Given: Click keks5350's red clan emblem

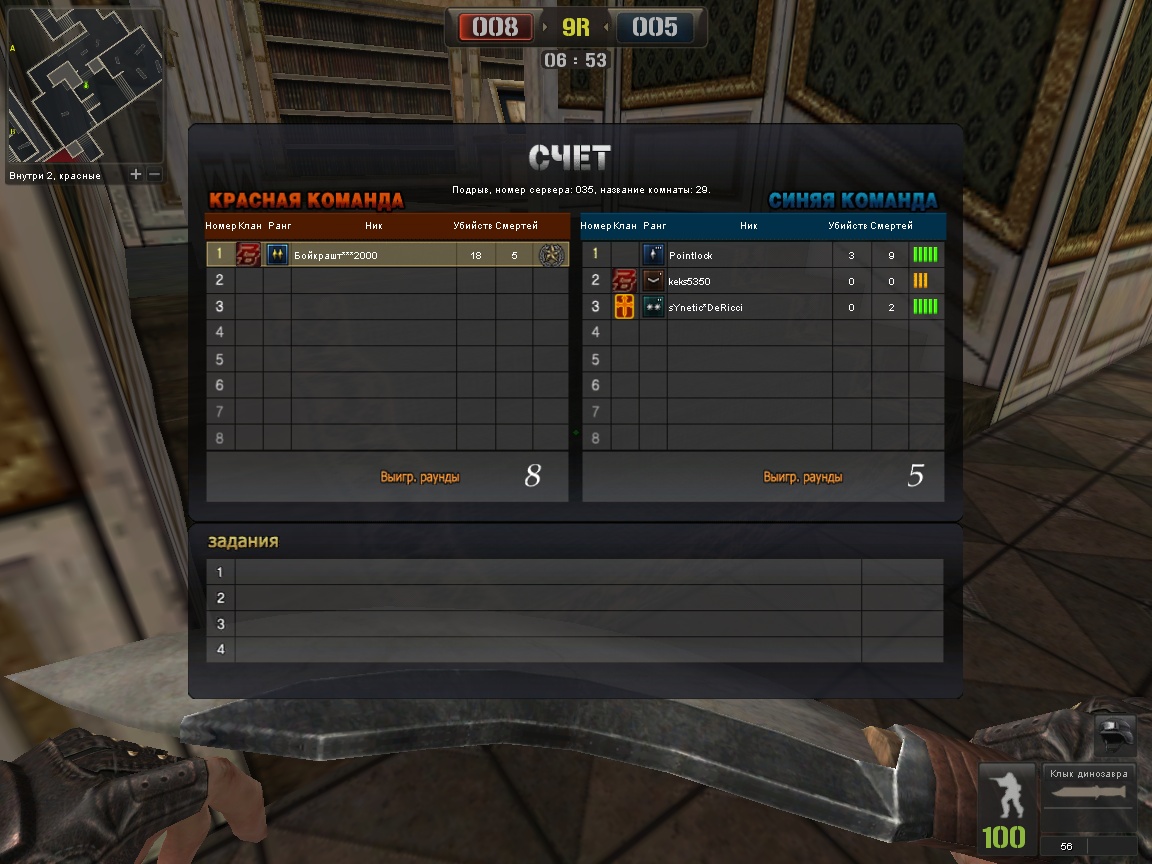Looking at the screenshot, I should coord(624,281).
